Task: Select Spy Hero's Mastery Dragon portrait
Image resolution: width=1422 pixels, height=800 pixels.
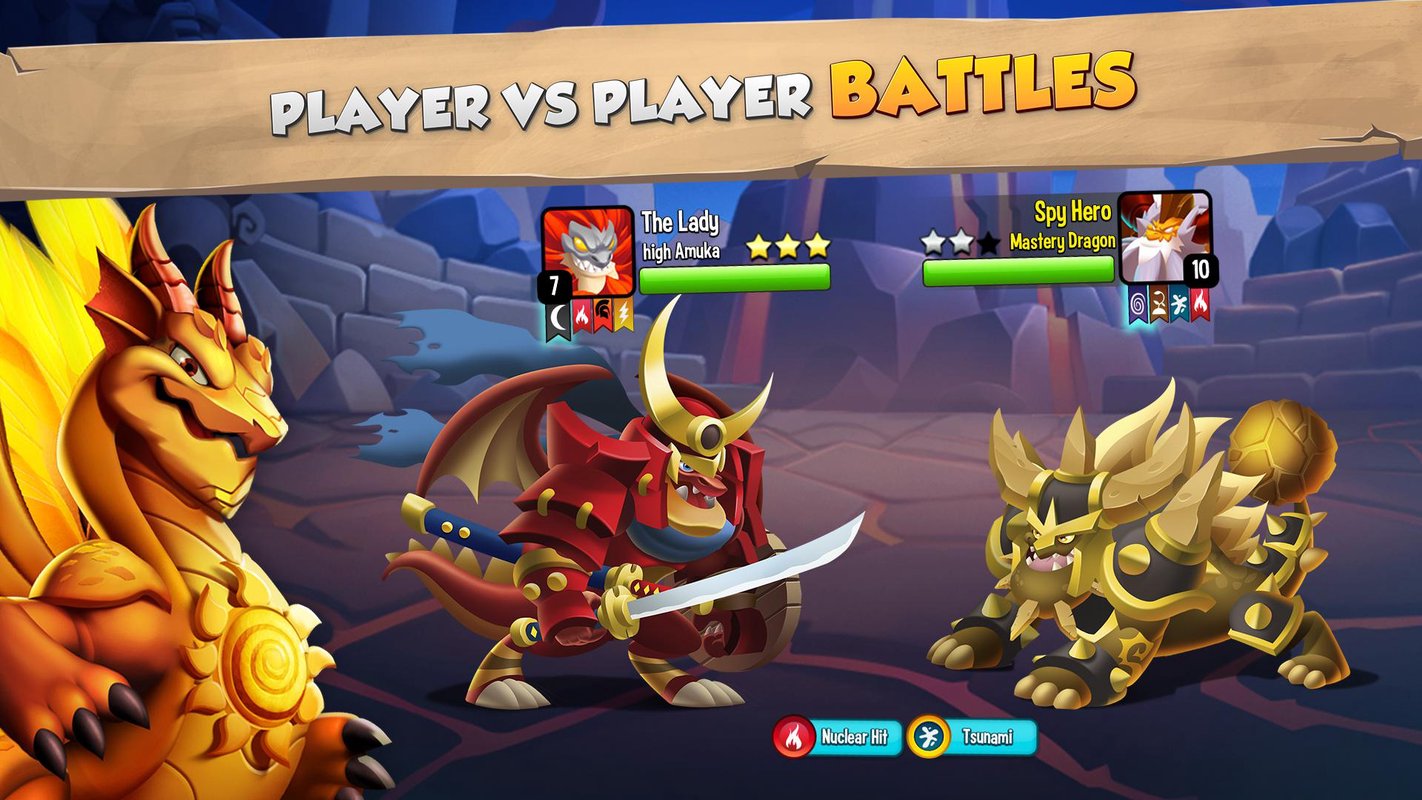Action: click(x=1164, y=238)
